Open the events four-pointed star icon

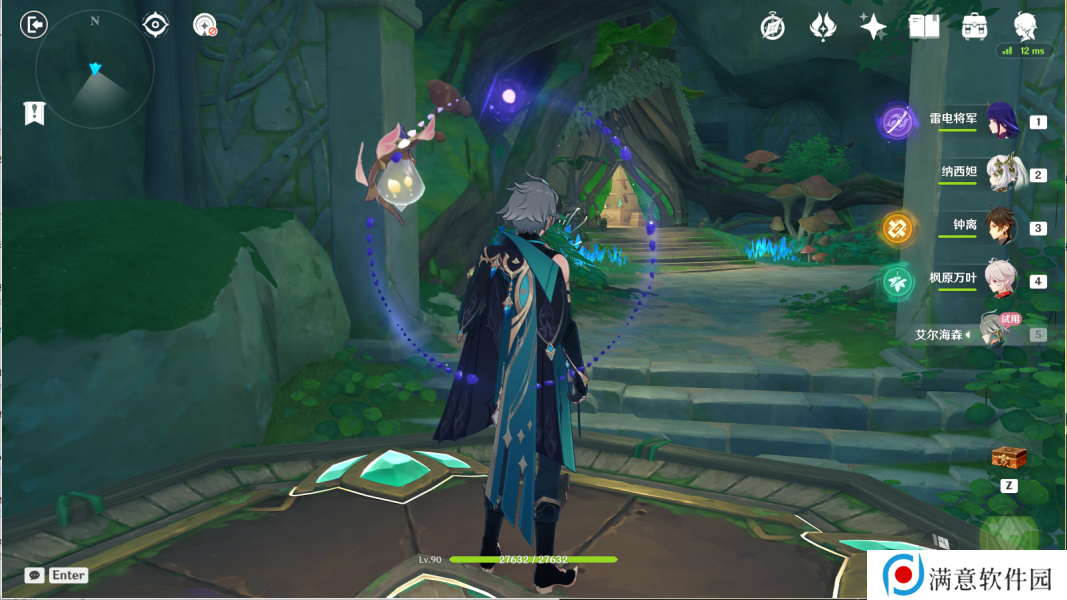click(873, 27)
